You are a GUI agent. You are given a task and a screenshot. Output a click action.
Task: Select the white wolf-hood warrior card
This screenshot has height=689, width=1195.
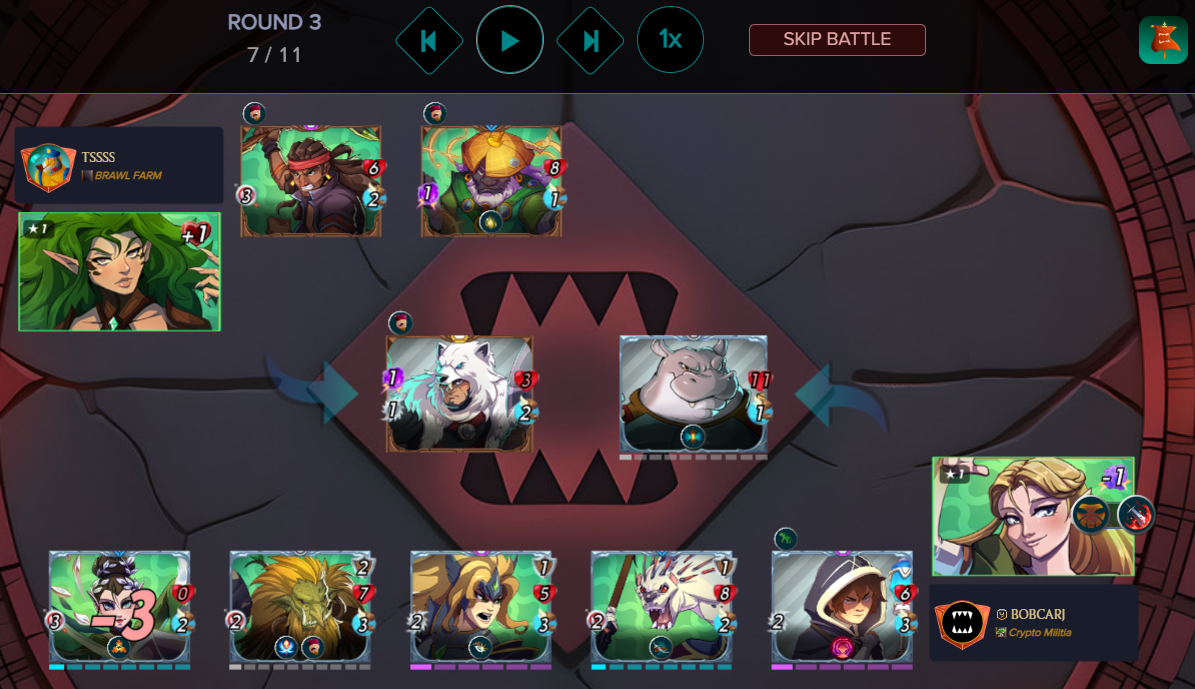pos(459,394)
